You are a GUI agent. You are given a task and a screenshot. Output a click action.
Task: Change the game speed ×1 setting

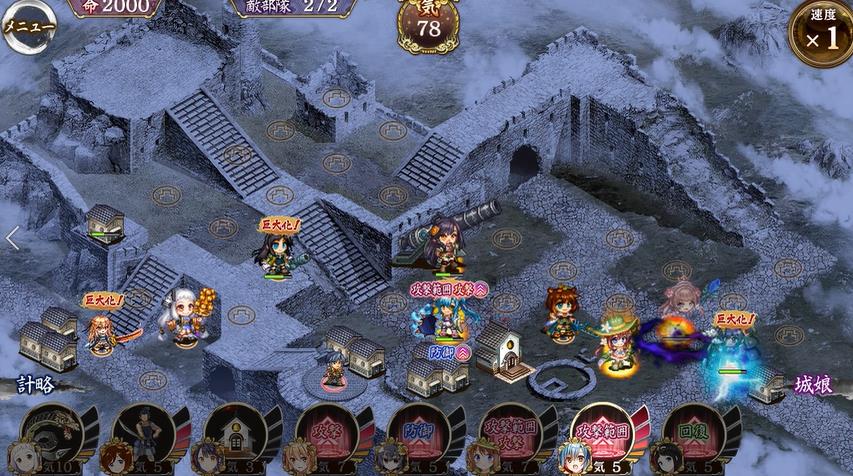pos(820,33)
